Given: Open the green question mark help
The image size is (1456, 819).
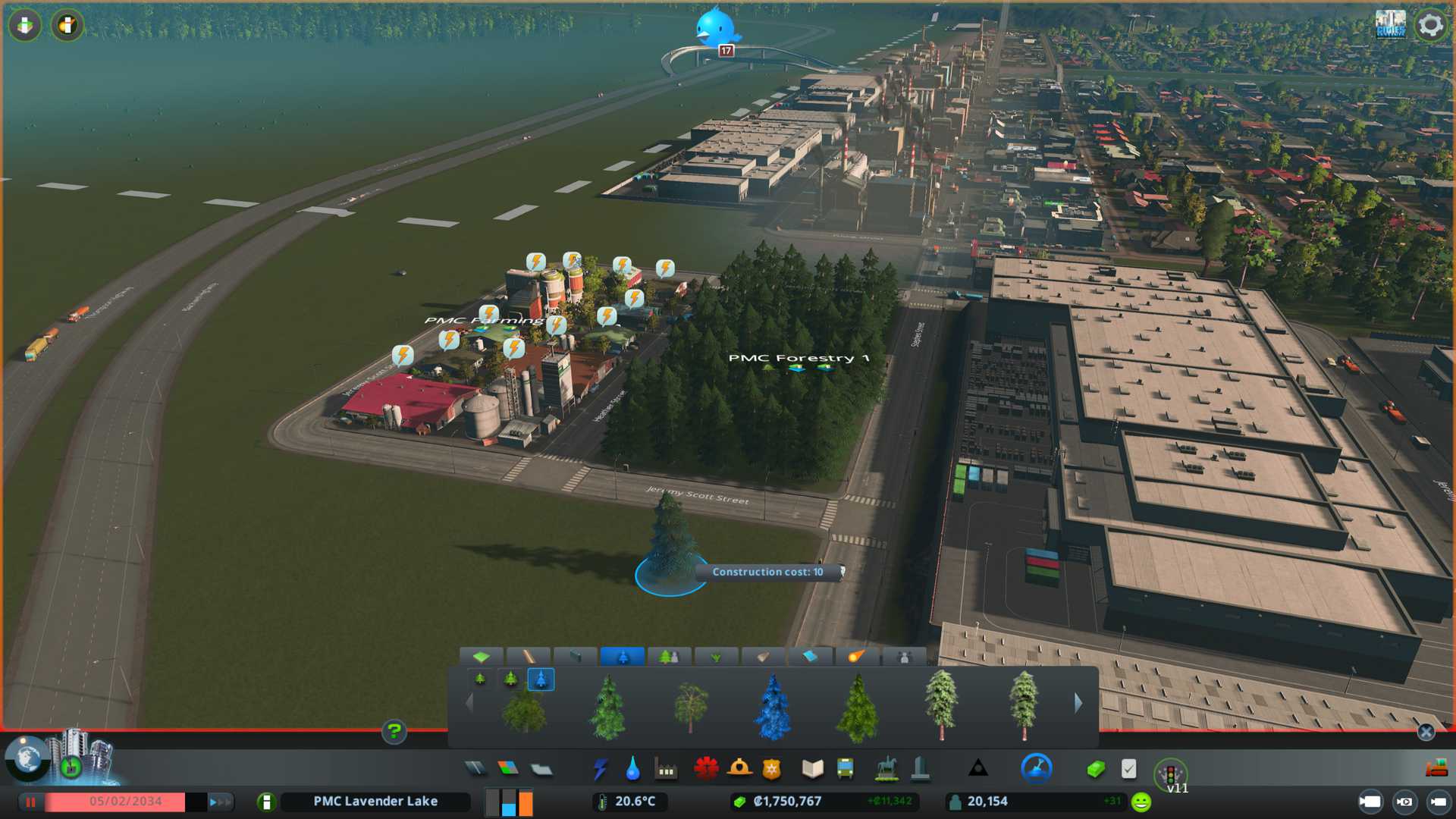Looking at the screenshot, I should pyautogui.click(x=394, y=732).
